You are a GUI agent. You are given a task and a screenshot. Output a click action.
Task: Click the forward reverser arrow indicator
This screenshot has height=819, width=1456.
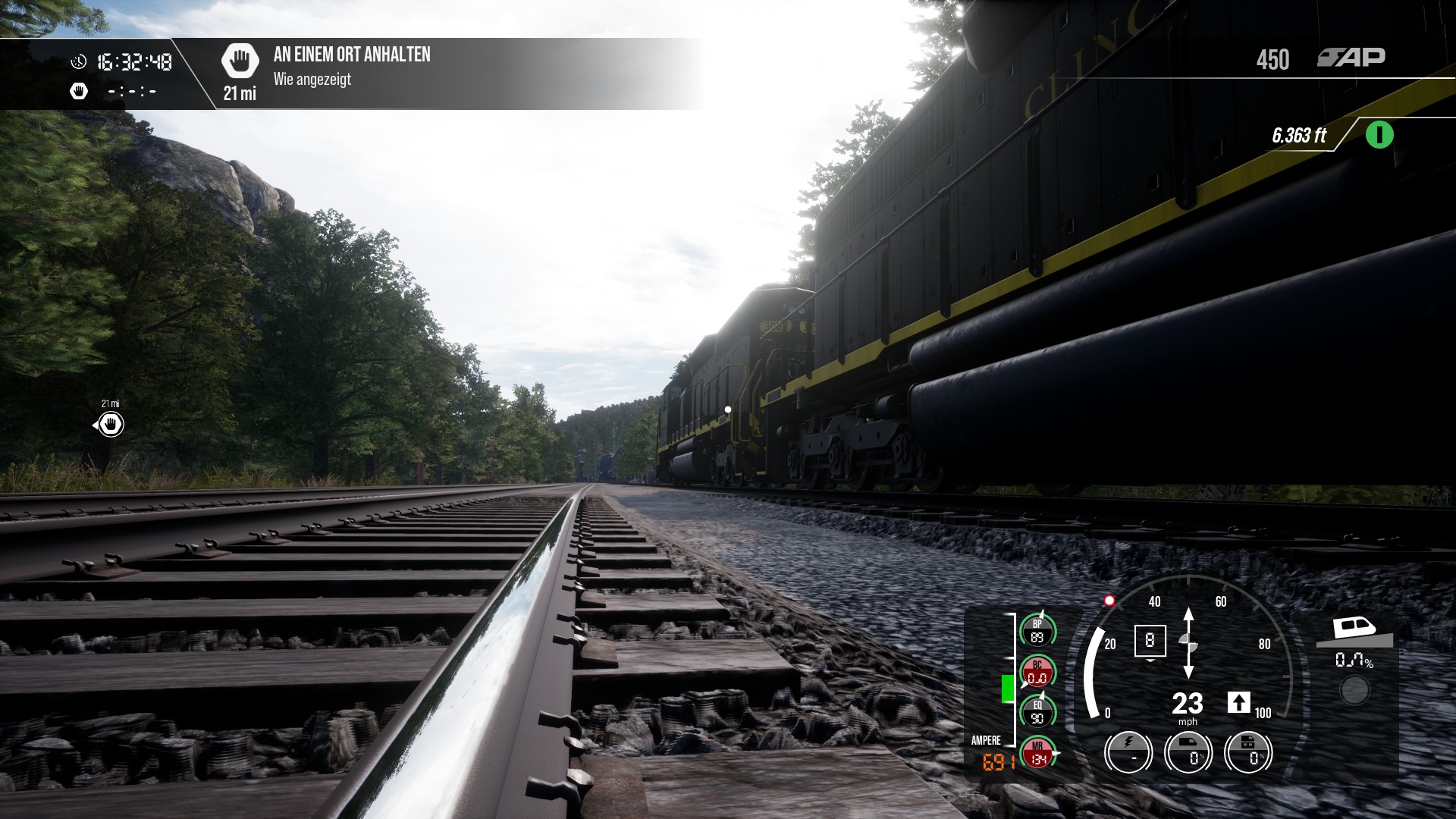(1238, 702)
